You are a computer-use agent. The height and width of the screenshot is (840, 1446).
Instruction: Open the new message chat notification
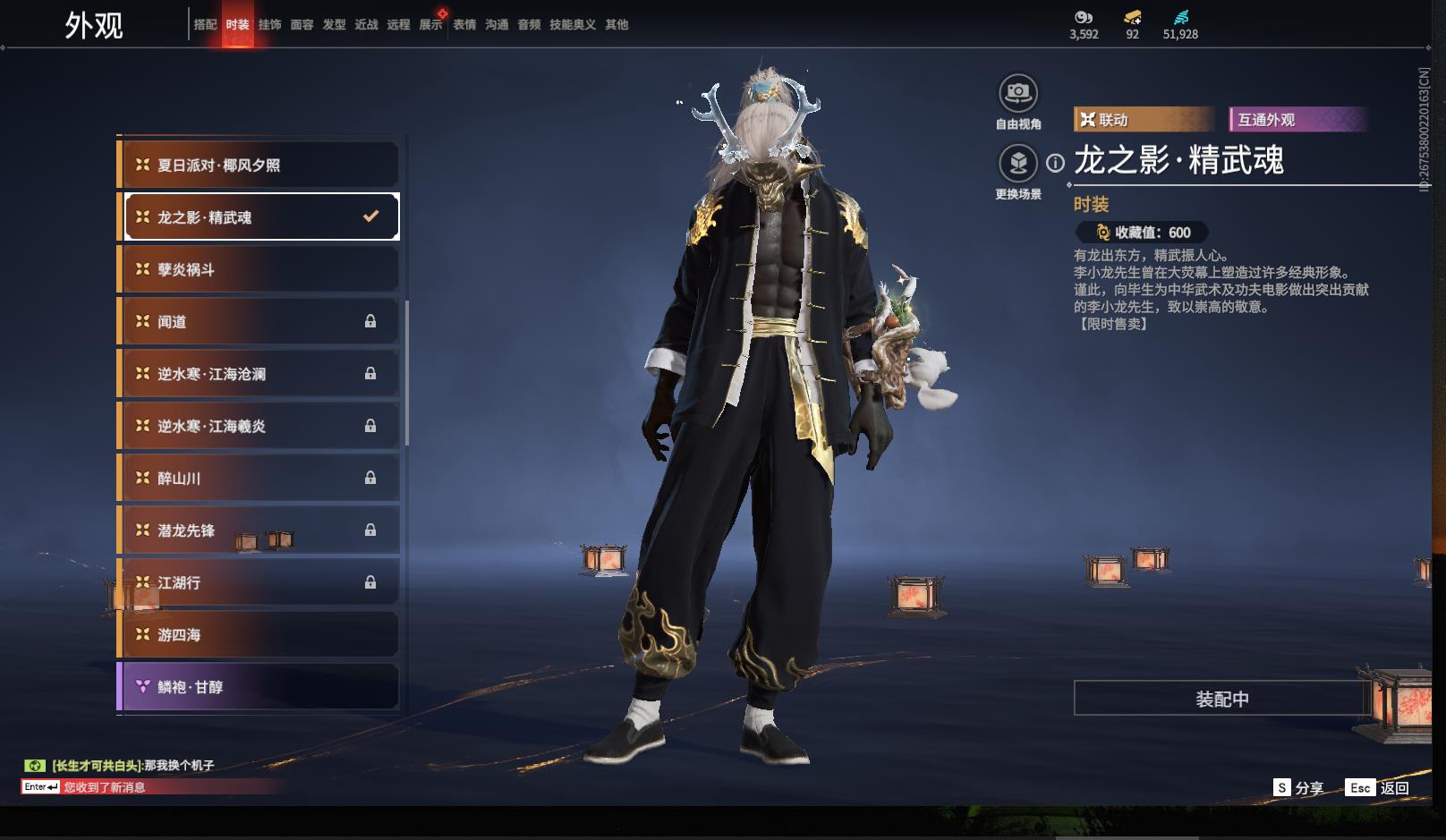click(x=104, y=787)
